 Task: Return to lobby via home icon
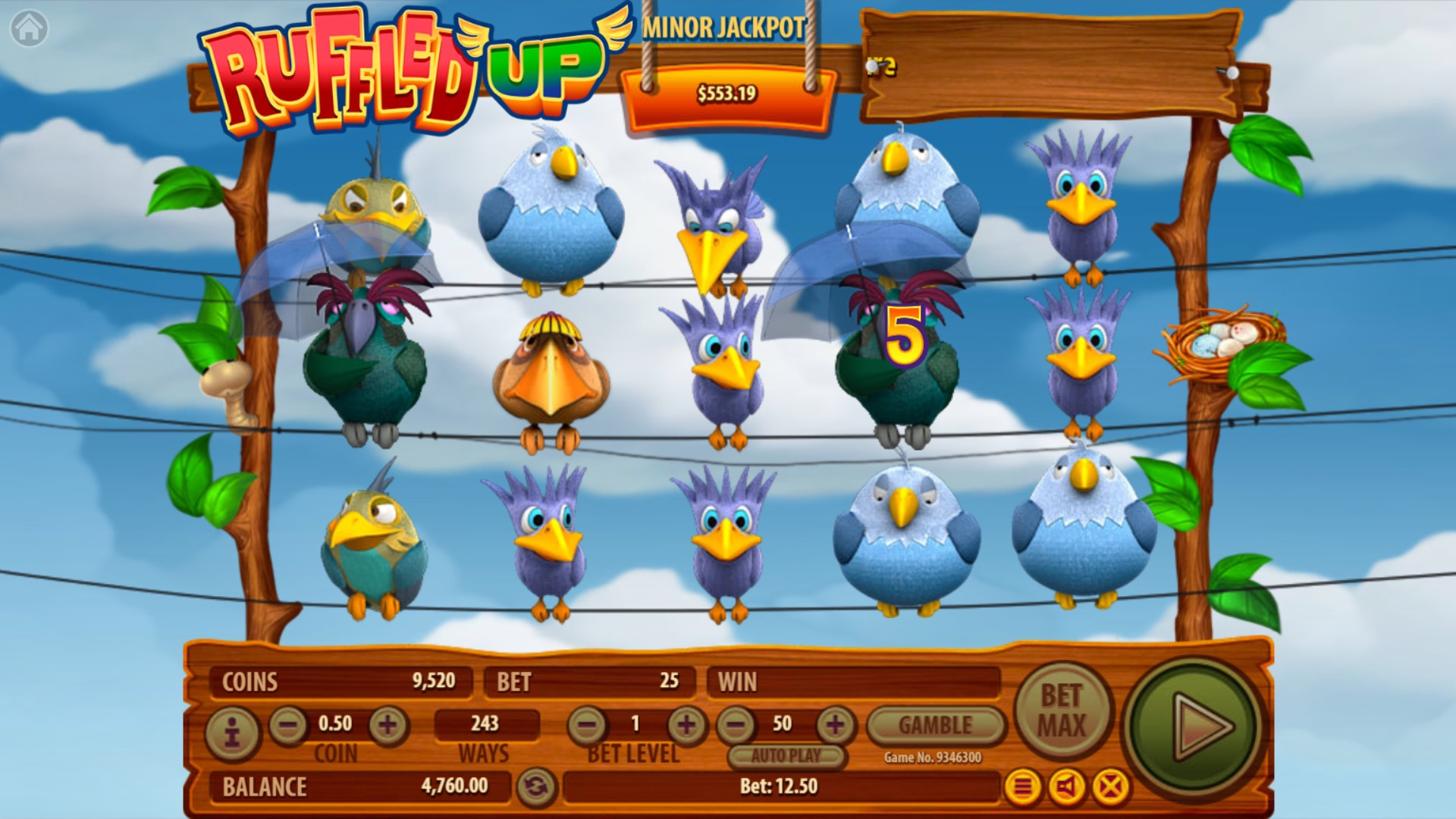[x=30, y=29]
